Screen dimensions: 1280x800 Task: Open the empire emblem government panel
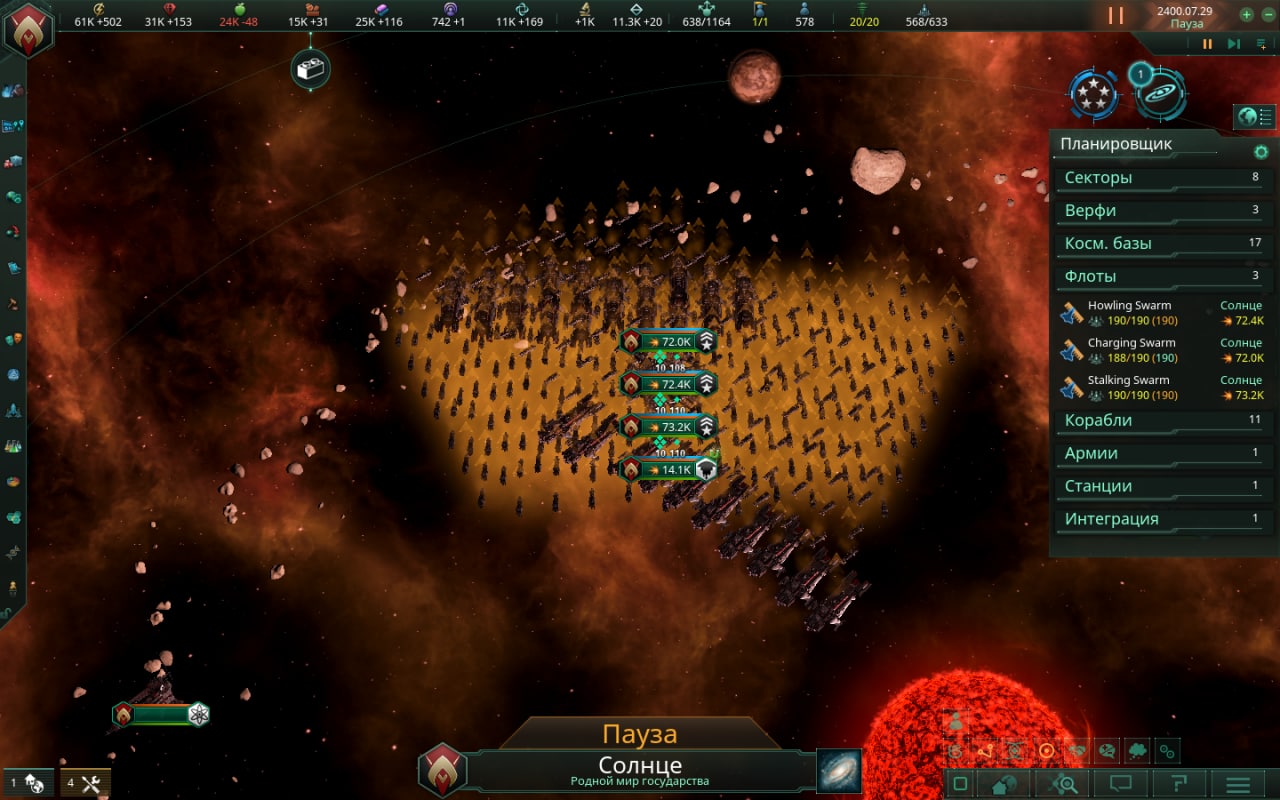[27, 29]
